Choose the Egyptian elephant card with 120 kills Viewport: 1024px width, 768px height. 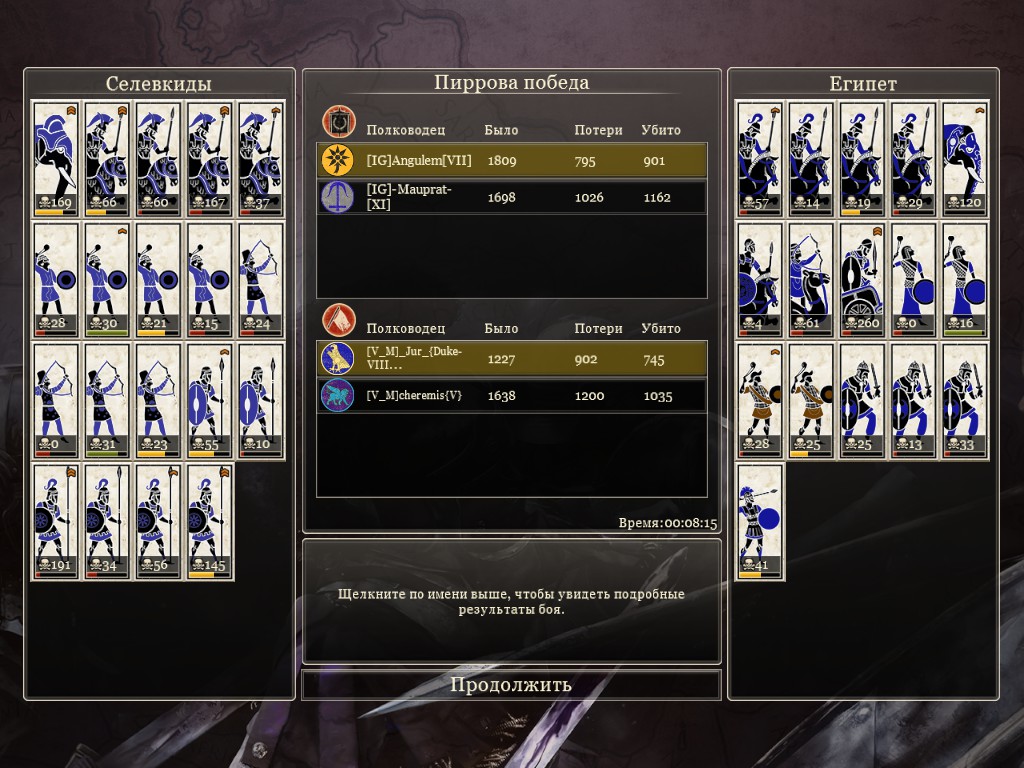pyautogui.click(x=965, y=158)
